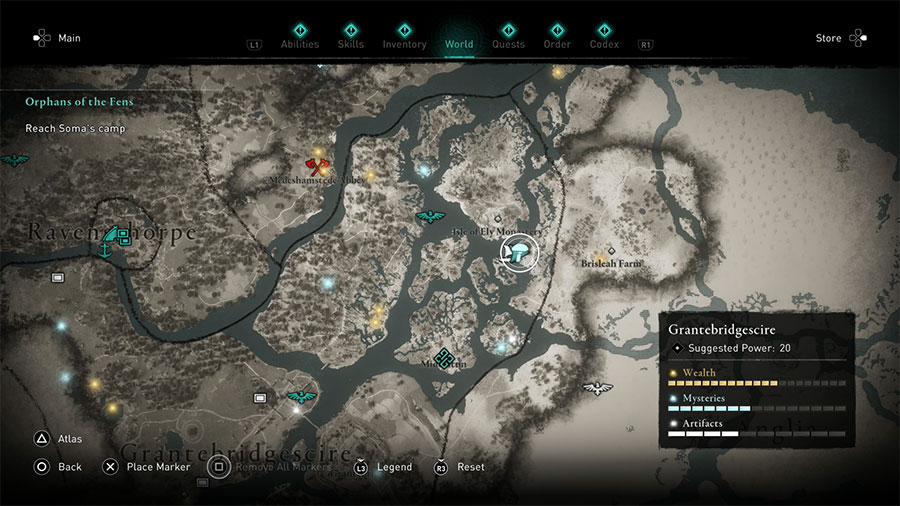This screenshot has width=900, height=506.
Task: Open the map Legend
Action: [384, 467]
